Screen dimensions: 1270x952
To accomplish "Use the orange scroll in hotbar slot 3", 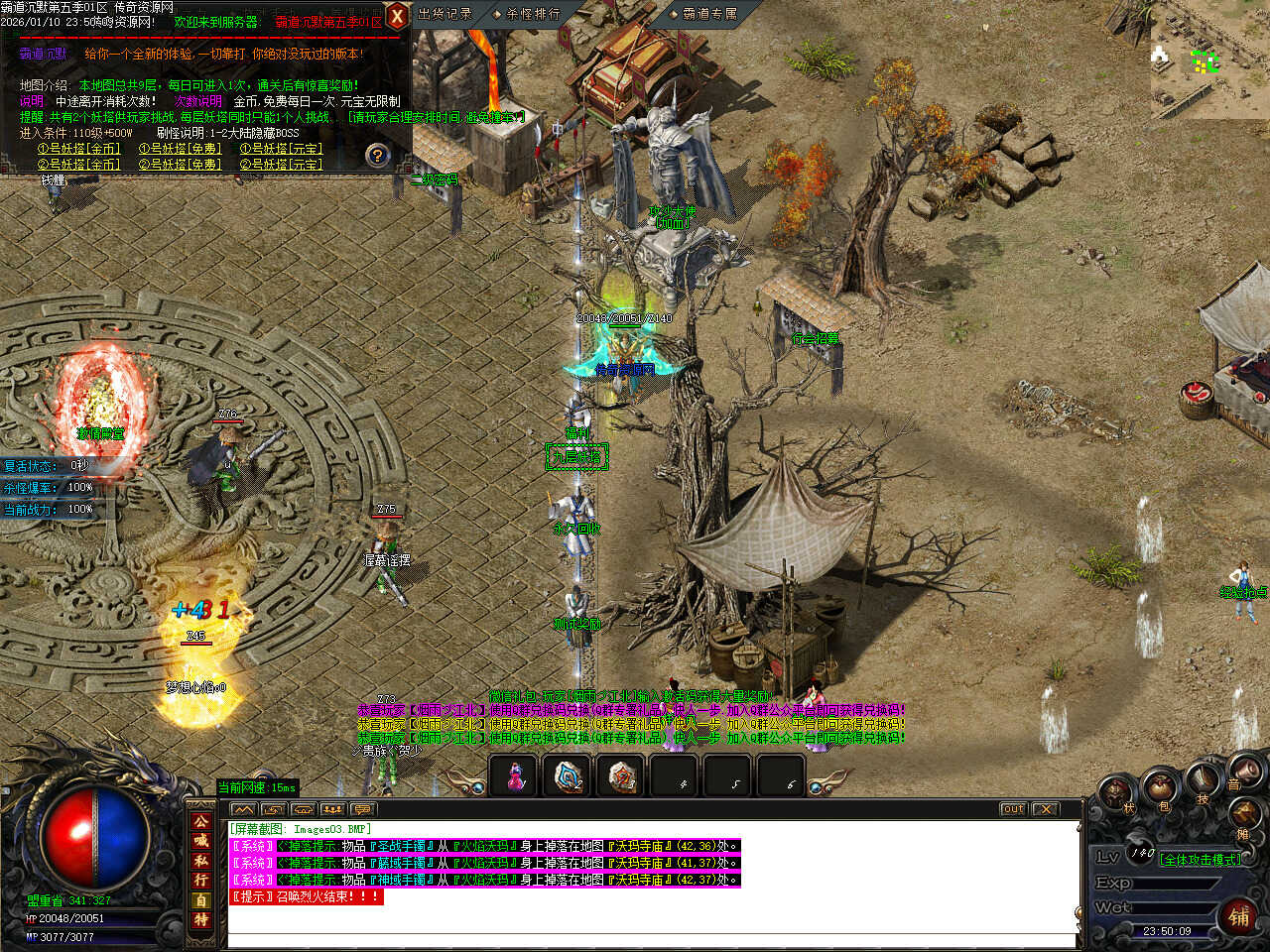I will (622, 777).
